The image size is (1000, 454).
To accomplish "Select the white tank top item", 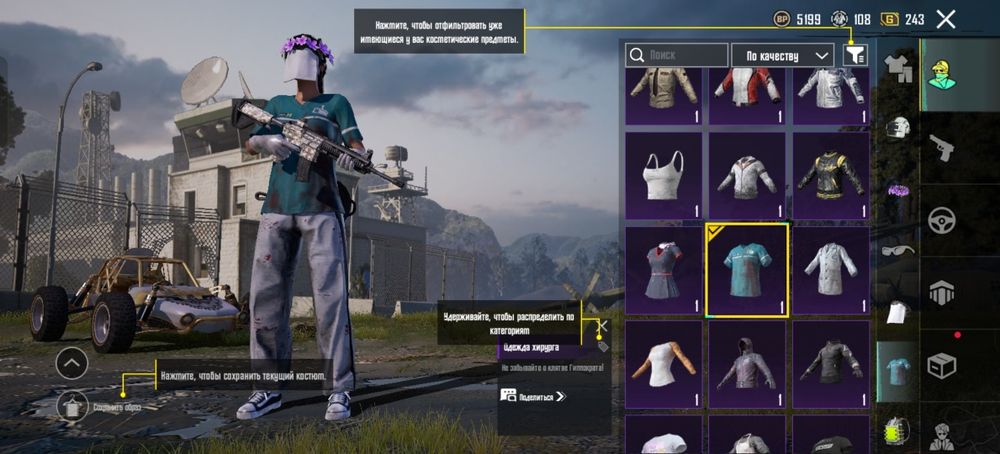I will point(664,176).
